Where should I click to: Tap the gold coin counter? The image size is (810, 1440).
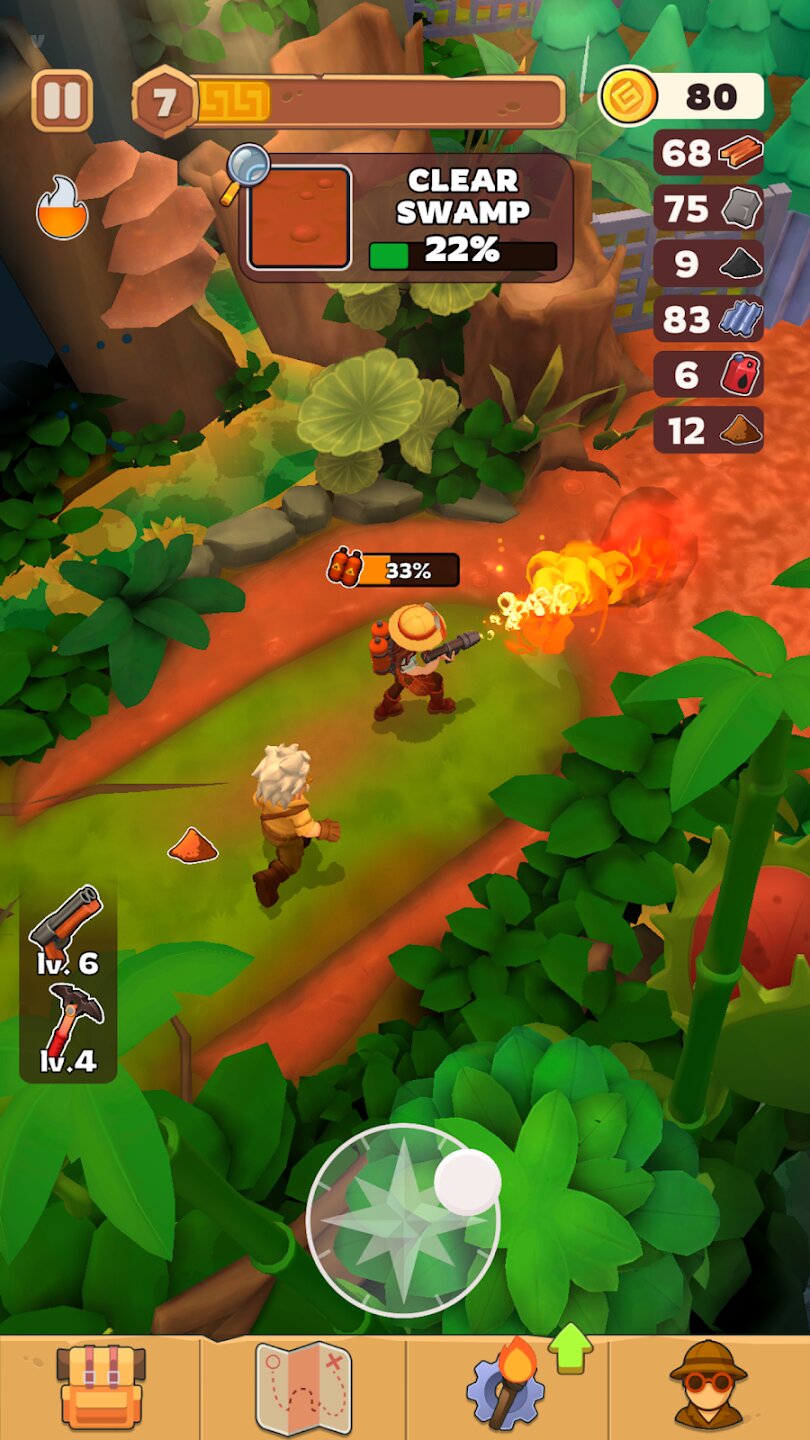[682, 97]
